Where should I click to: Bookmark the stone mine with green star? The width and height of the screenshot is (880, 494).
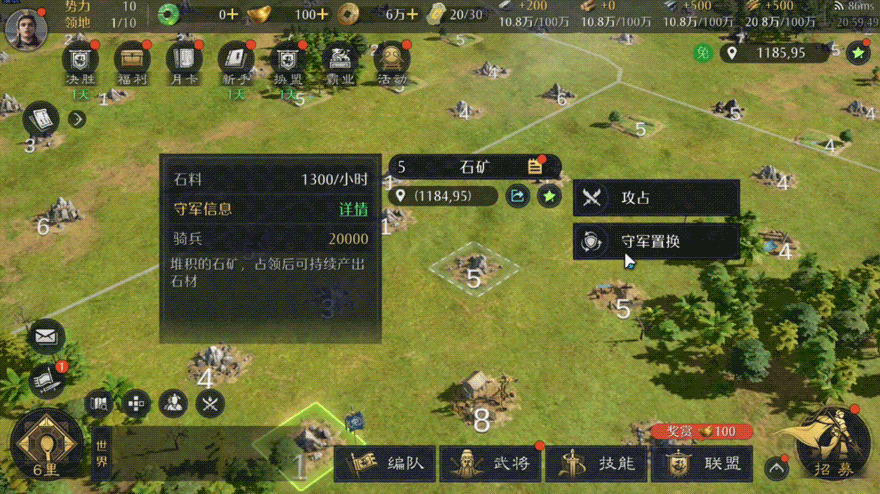[549, 196]
